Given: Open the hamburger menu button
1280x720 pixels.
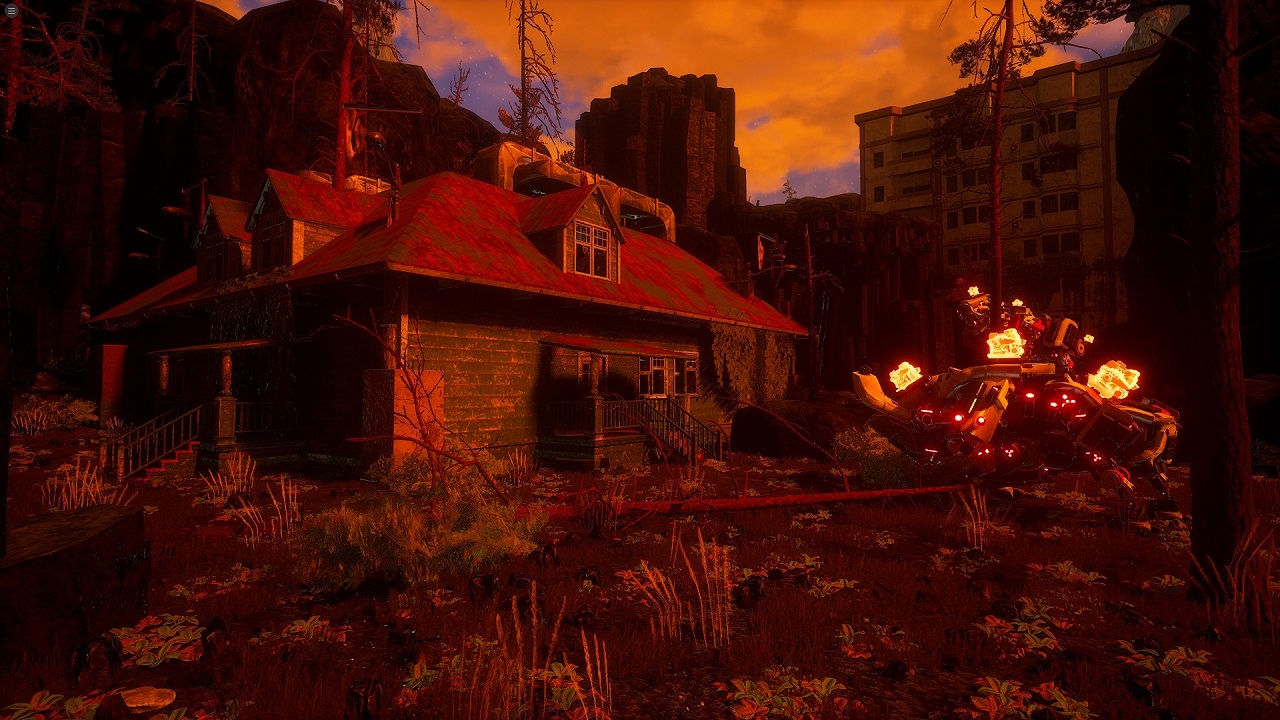Looking at the screenshot, I should point(11,11).
